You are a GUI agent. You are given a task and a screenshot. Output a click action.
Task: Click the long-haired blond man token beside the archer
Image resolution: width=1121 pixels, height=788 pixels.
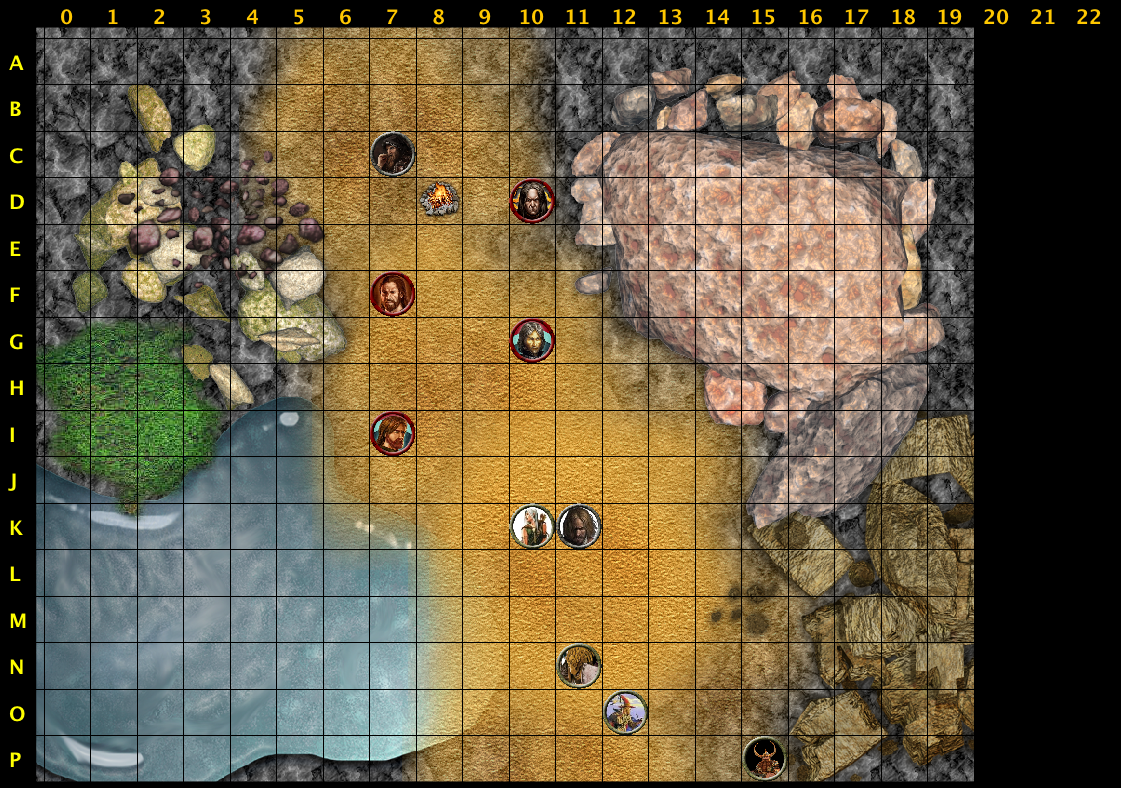pos(579,527)
